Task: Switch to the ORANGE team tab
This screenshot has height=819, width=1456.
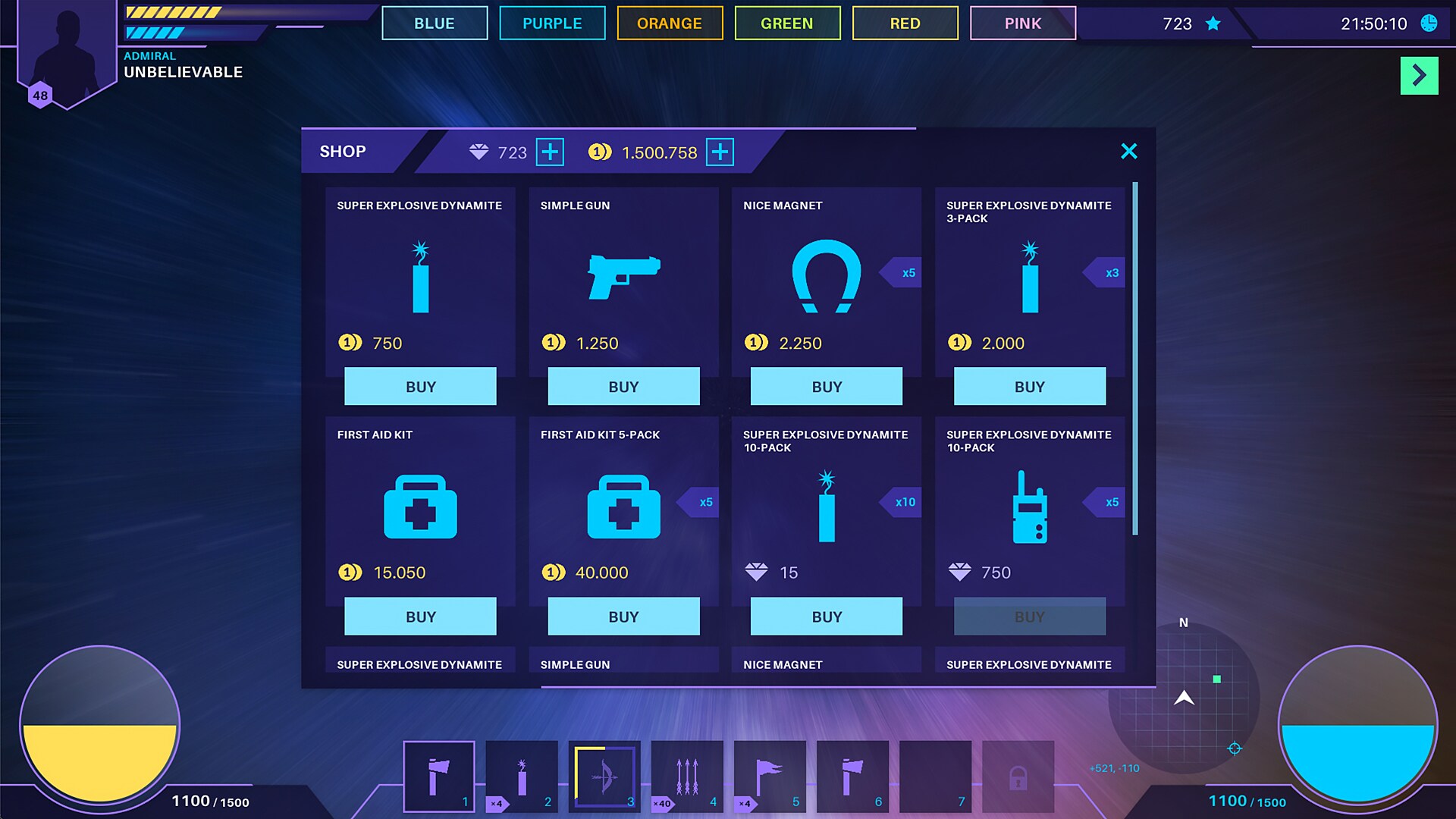Action: coord(670,23)
